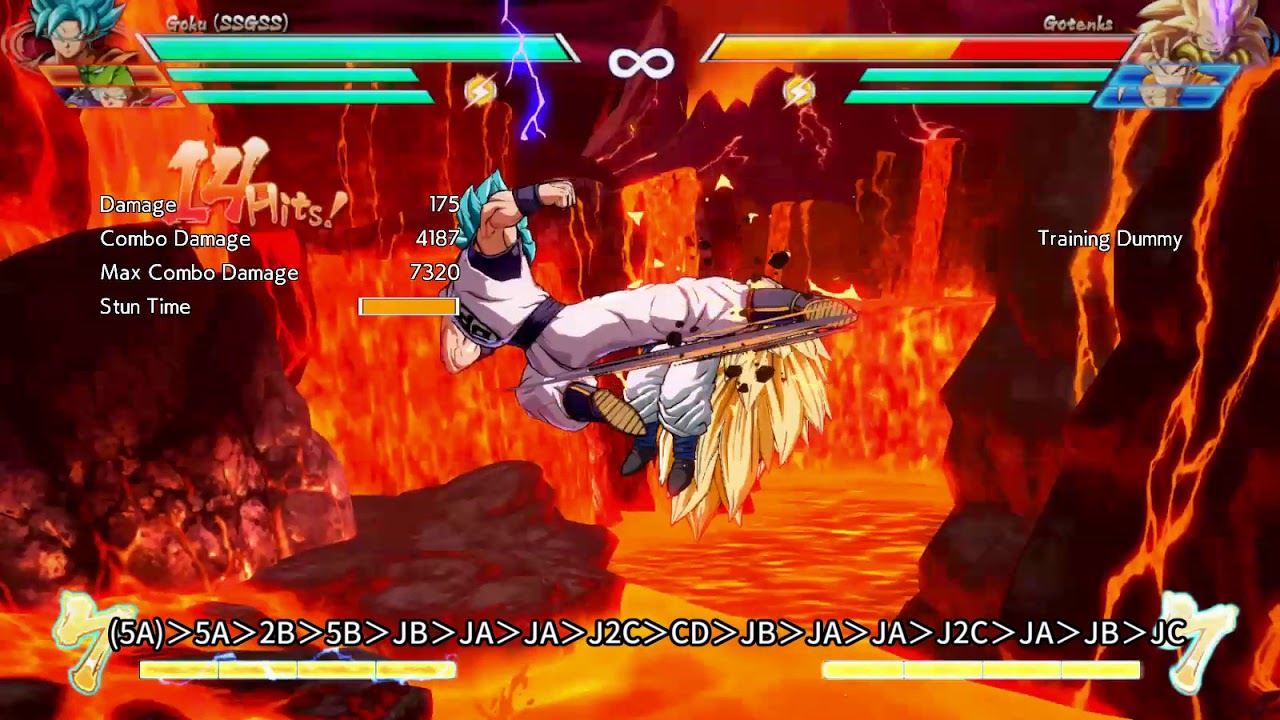Viewport: 1280px width, 720px height.
Task: Click Gotenks' lightning spark icon
Action: pos(800,92)
